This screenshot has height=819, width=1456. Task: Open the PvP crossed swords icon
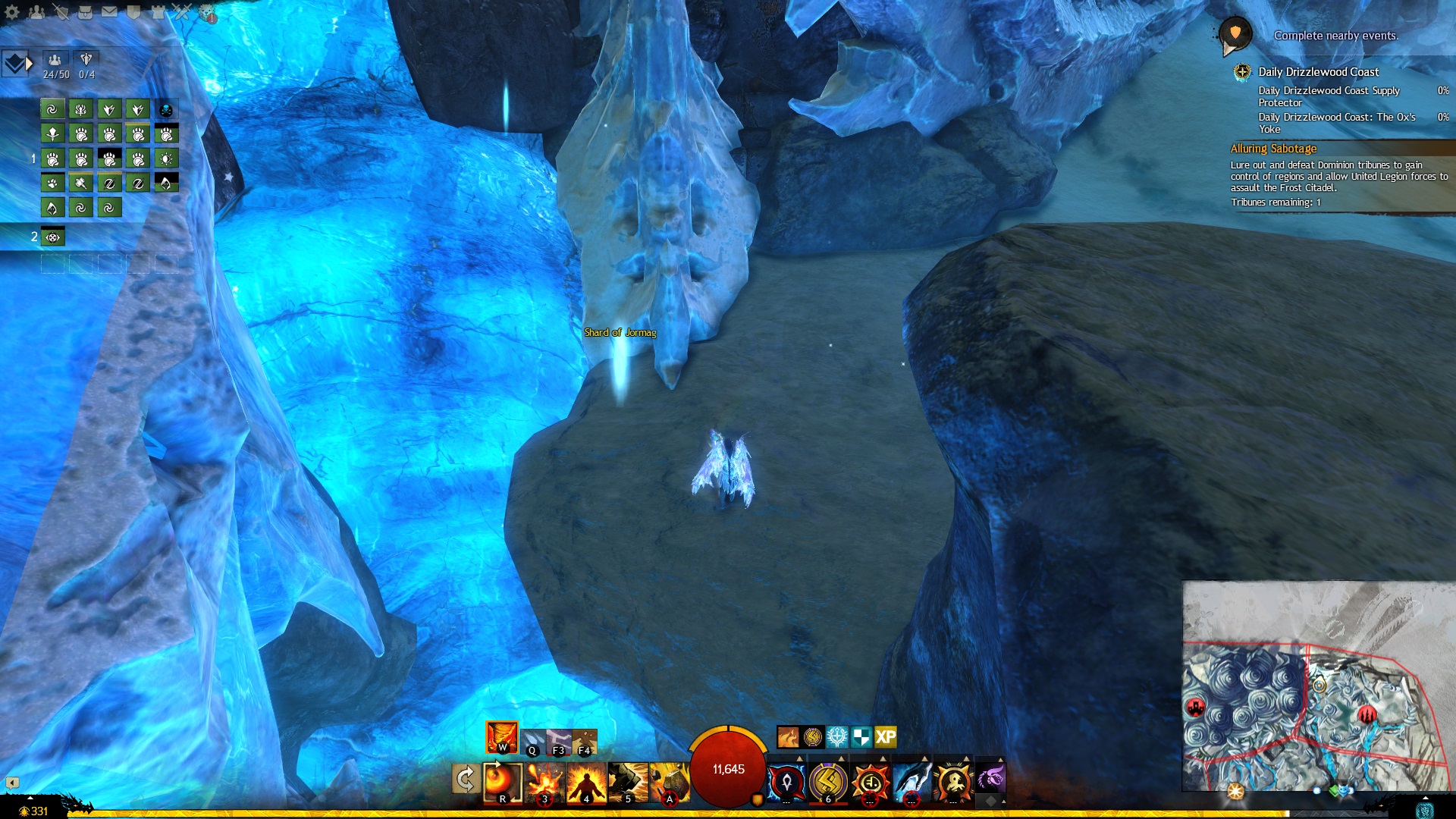coord(182,12)
